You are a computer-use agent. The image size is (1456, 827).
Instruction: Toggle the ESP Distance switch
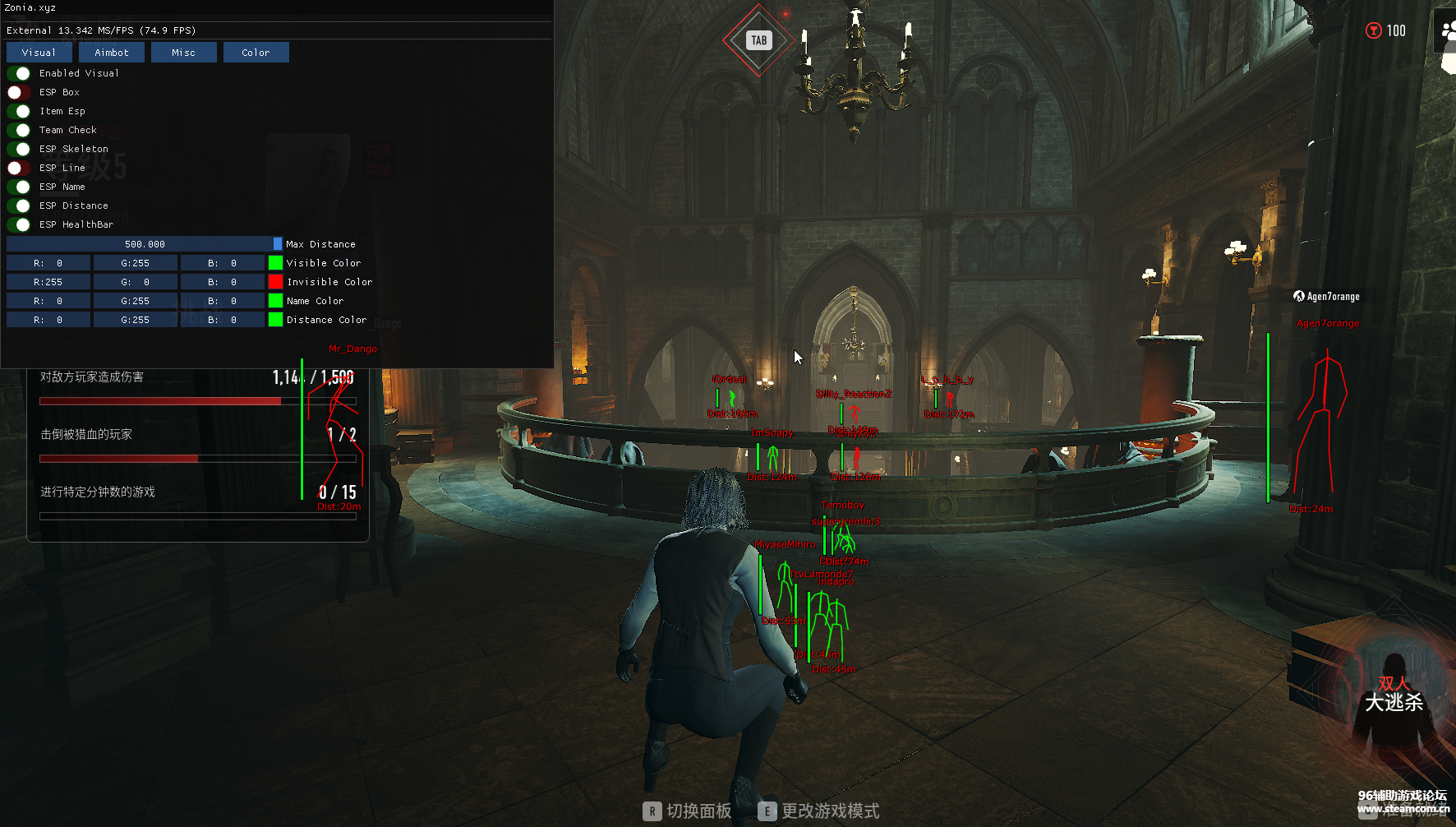point(19,206)
